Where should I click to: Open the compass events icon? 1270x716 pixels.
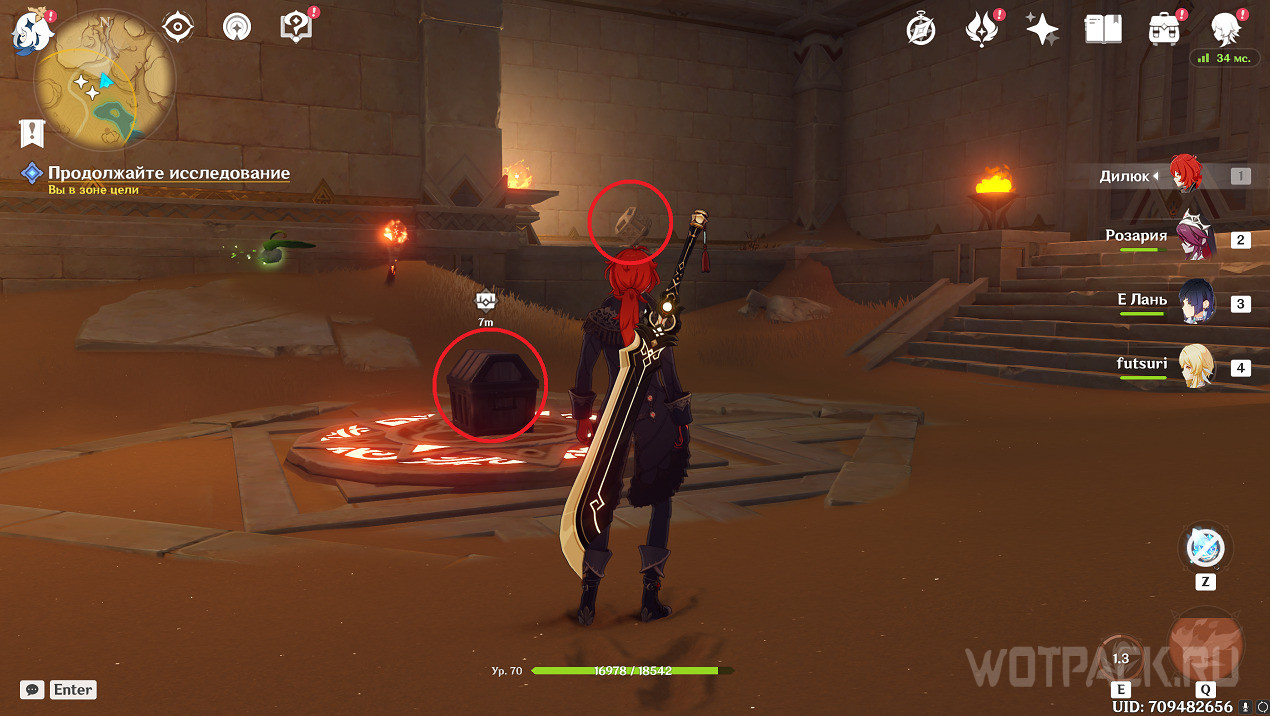(921, 30)
